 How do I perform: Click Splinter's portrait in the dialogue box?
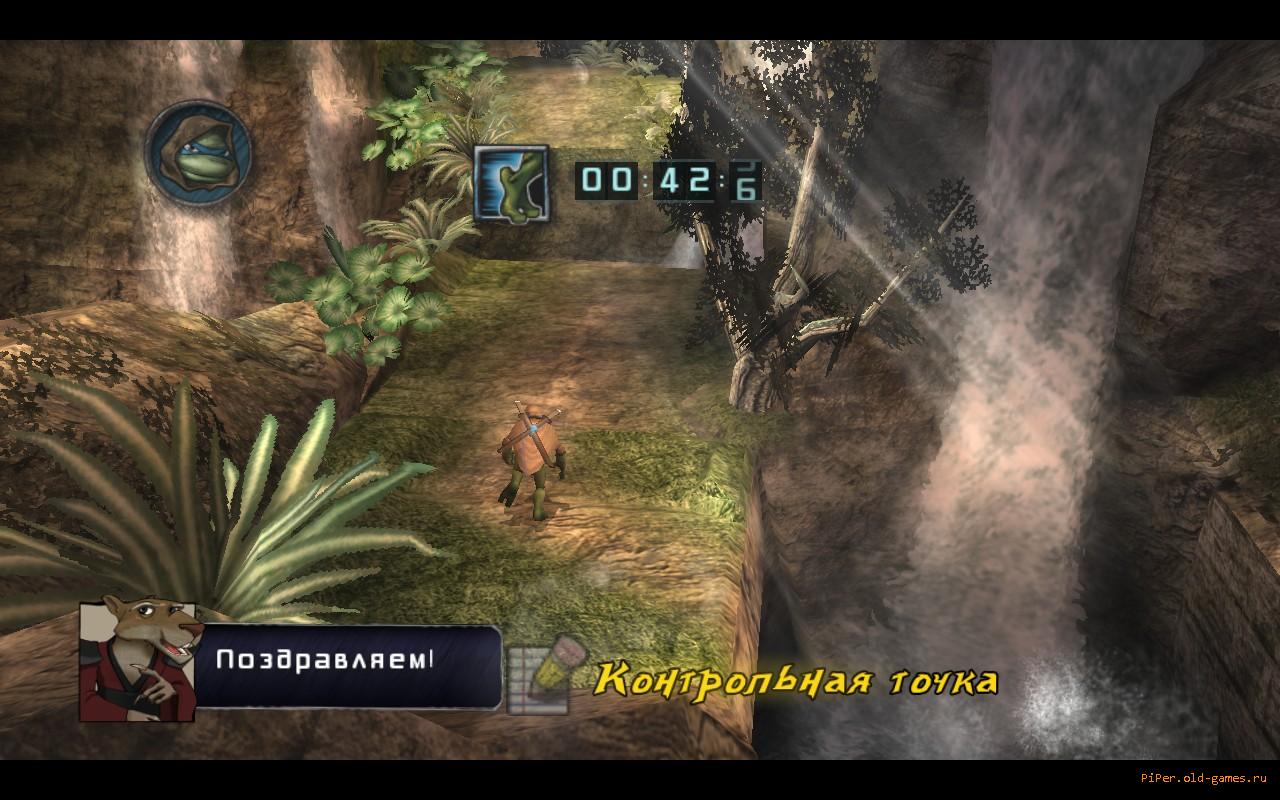[136, 663]
